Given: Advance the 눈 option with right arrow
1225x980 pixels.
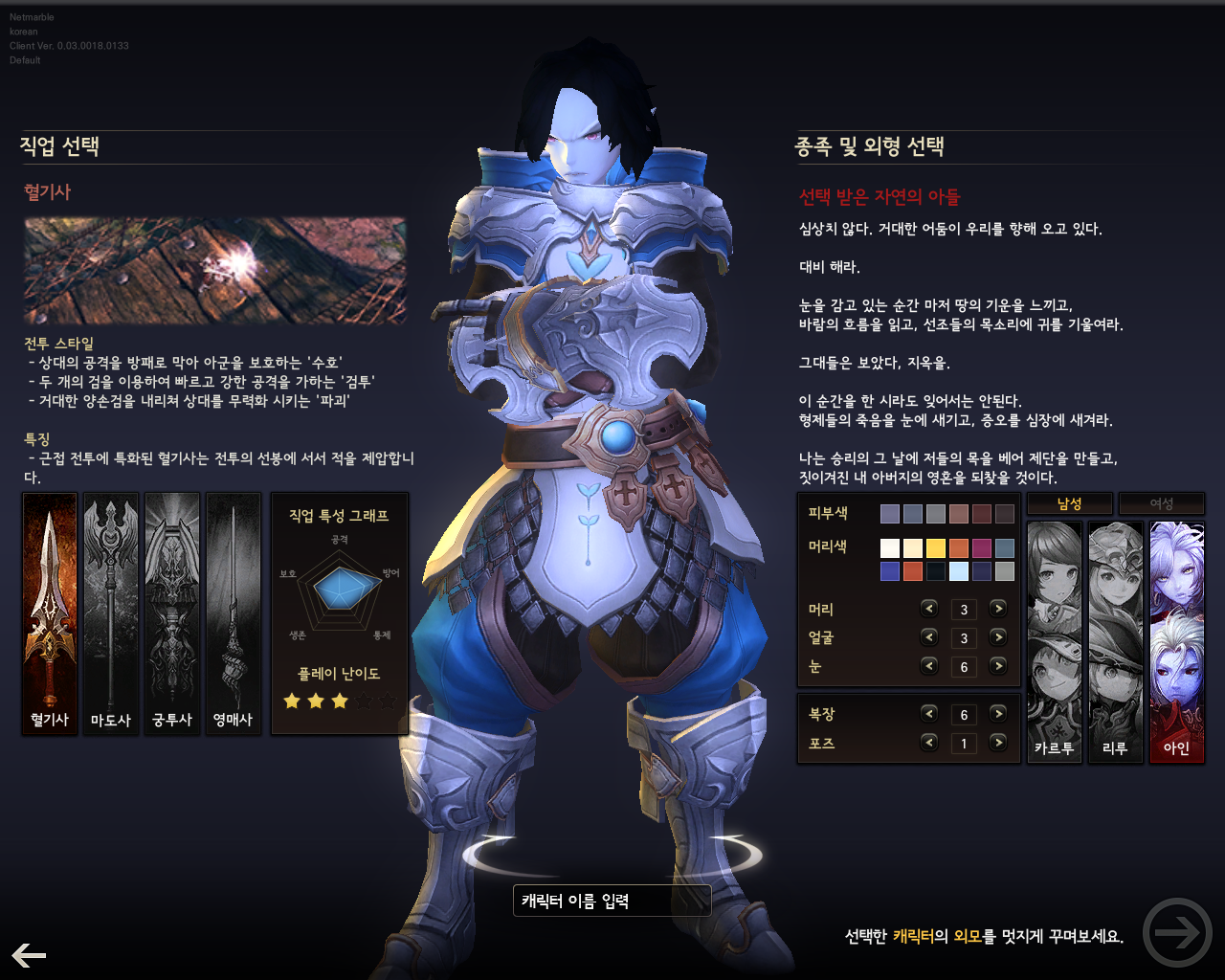Looking at the screenshot, I should coord(997,666).
